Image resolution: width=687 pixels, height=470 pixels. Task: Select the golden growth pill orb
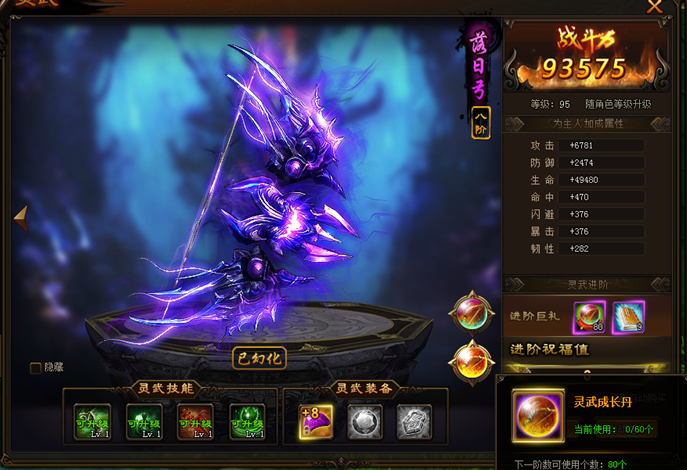(471, 361)
